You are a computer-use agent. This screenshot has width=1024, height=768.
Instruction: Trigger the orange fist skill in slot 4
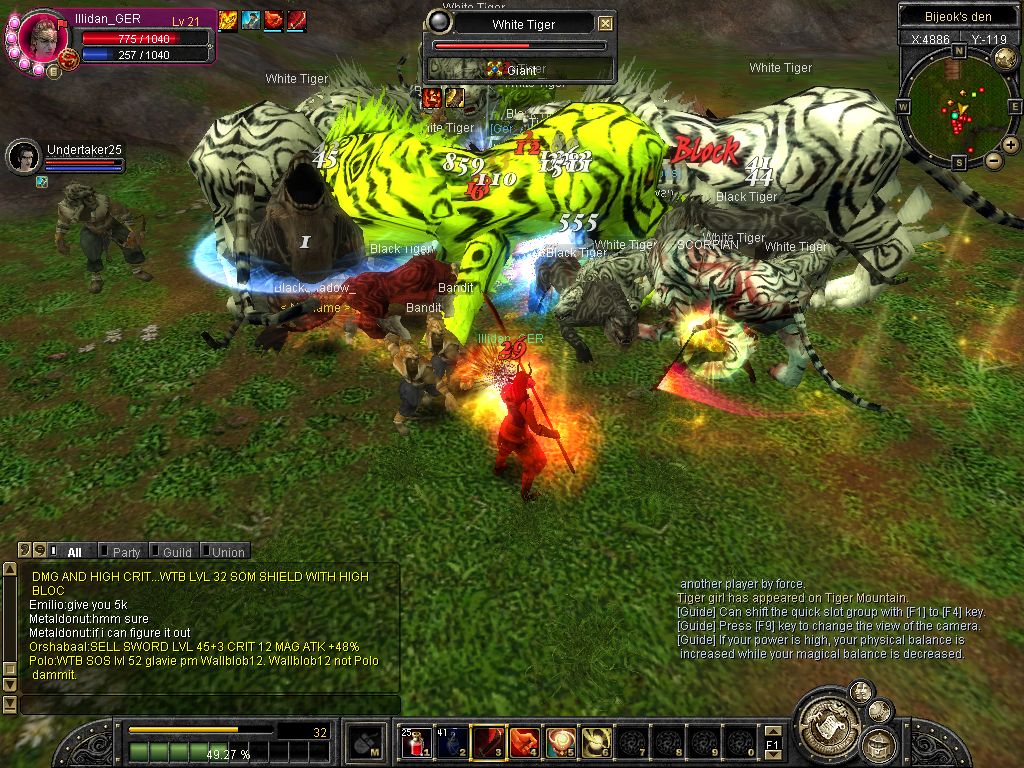coord(524,742)
